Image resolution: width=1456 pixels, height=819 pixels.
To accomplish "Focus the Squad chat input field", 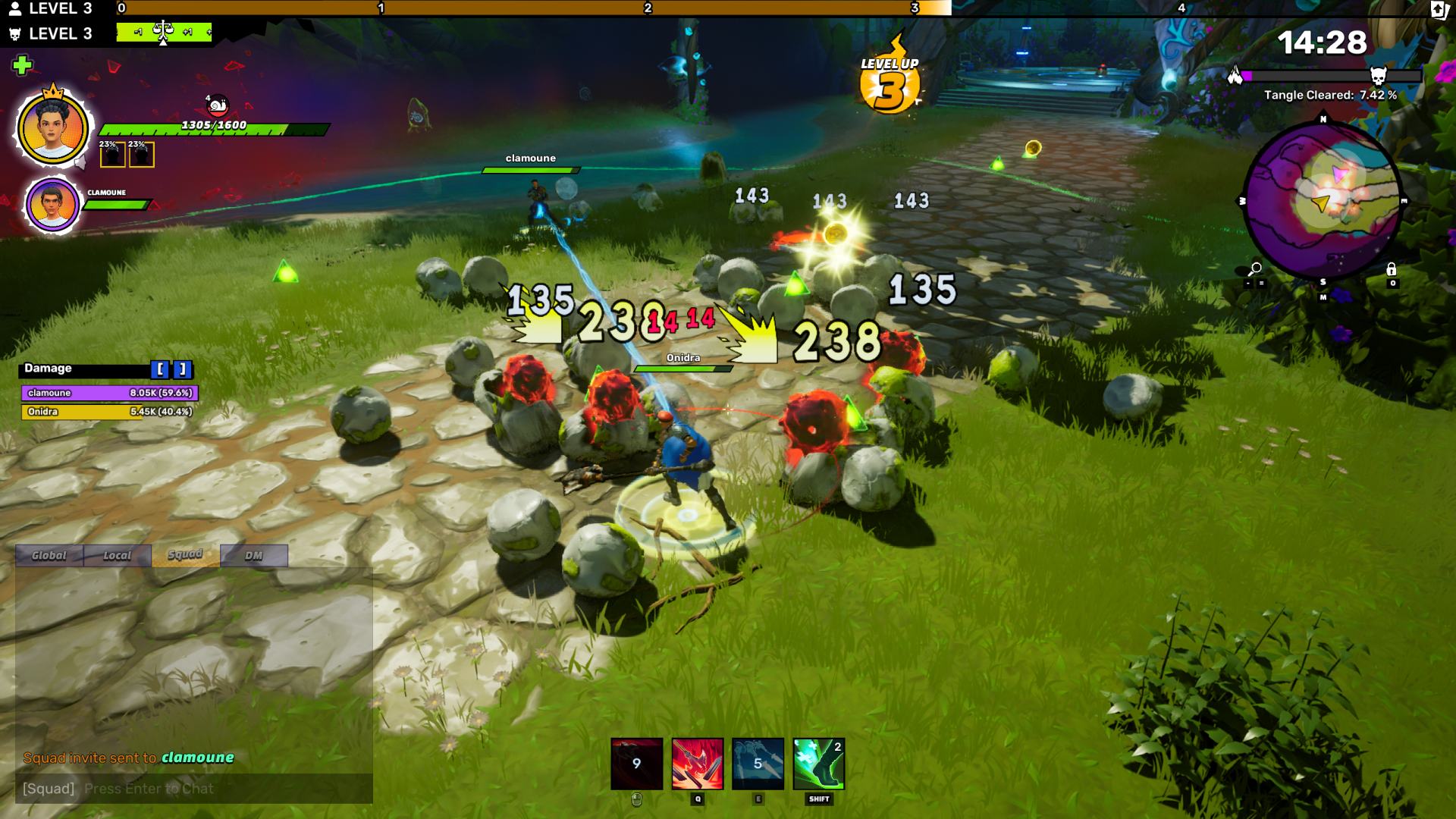I will (193, 789).
